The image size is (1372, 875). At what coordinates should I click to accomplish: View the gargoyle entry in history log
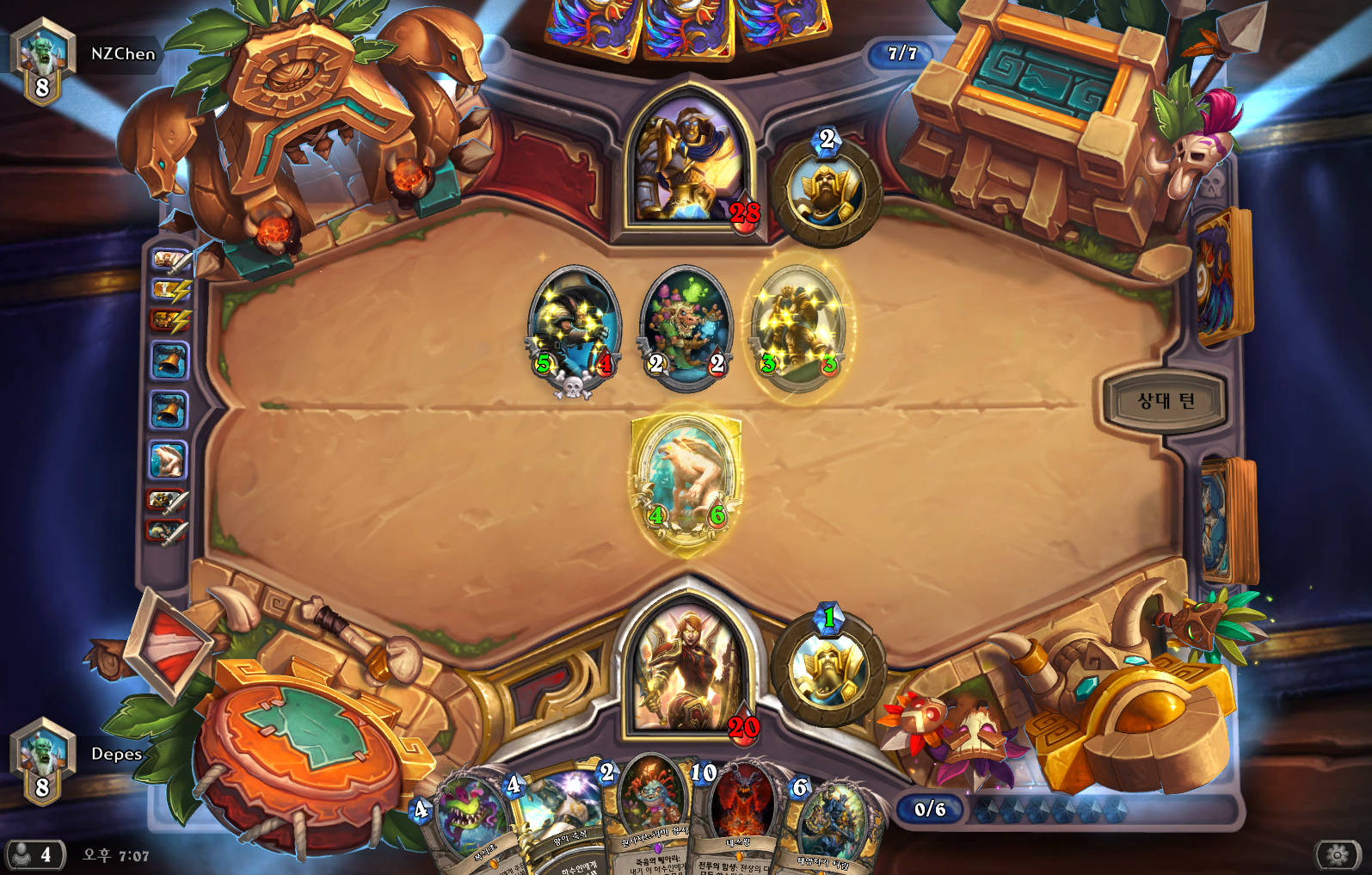point(168,460)
